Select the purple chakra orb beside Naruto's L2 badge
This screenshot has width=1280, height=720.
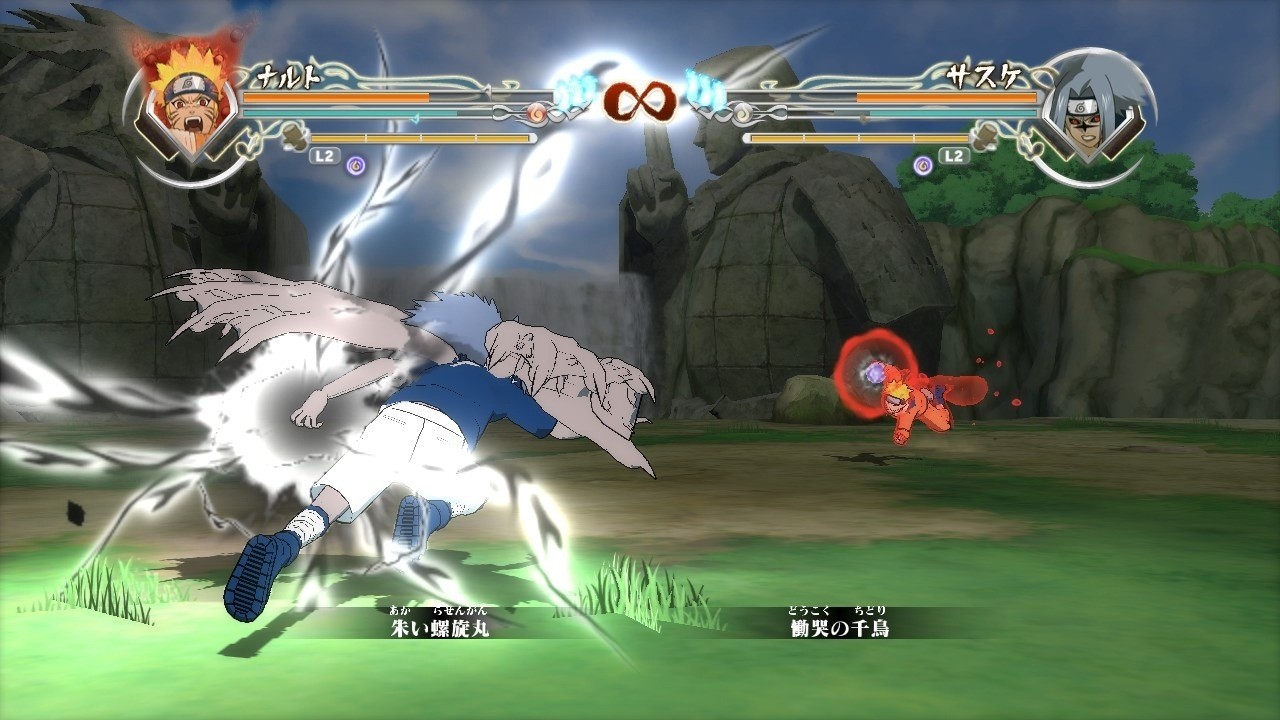(x=353, y=165)
